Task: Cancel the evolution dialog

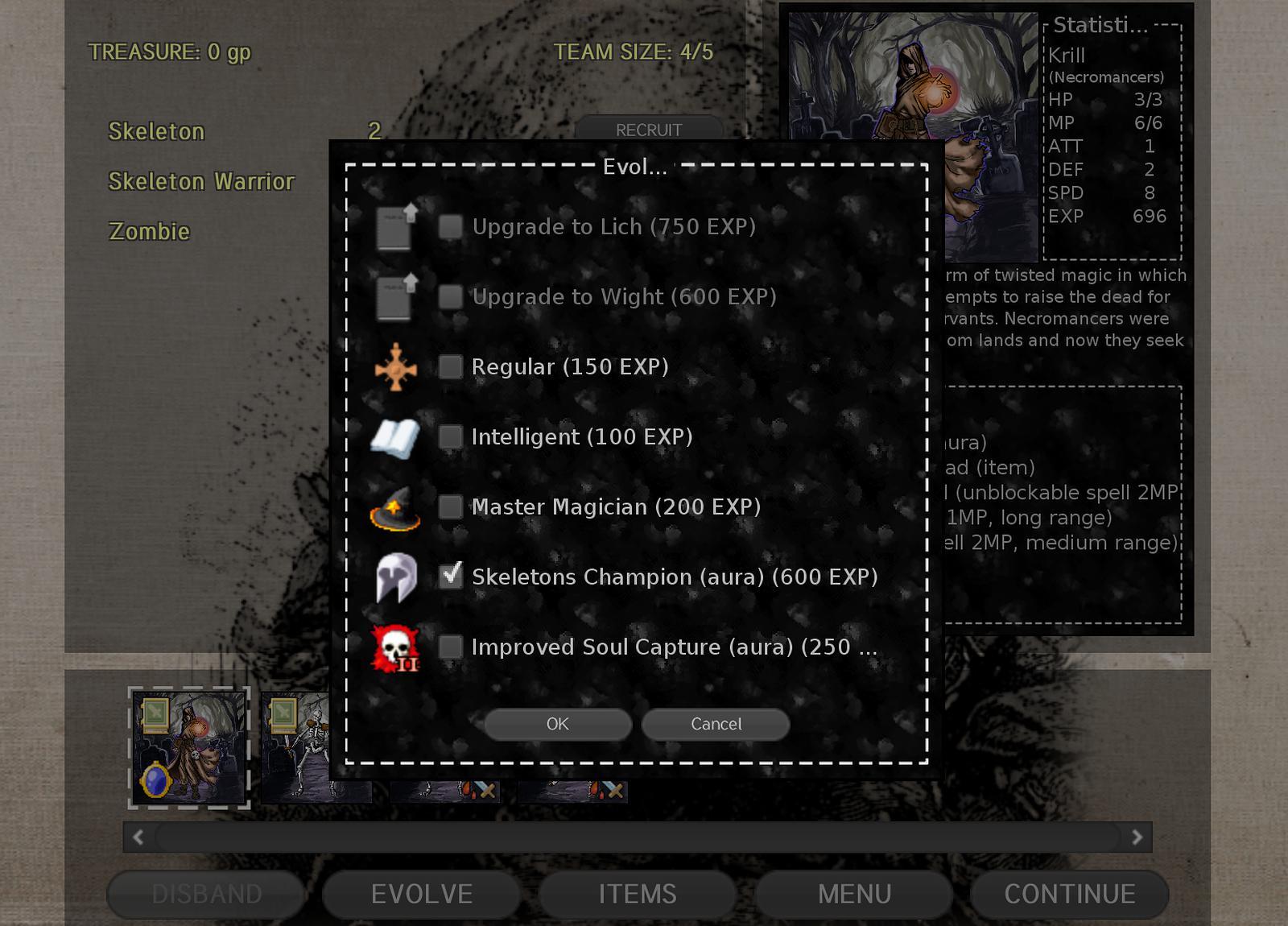Action: coord(715,724)
